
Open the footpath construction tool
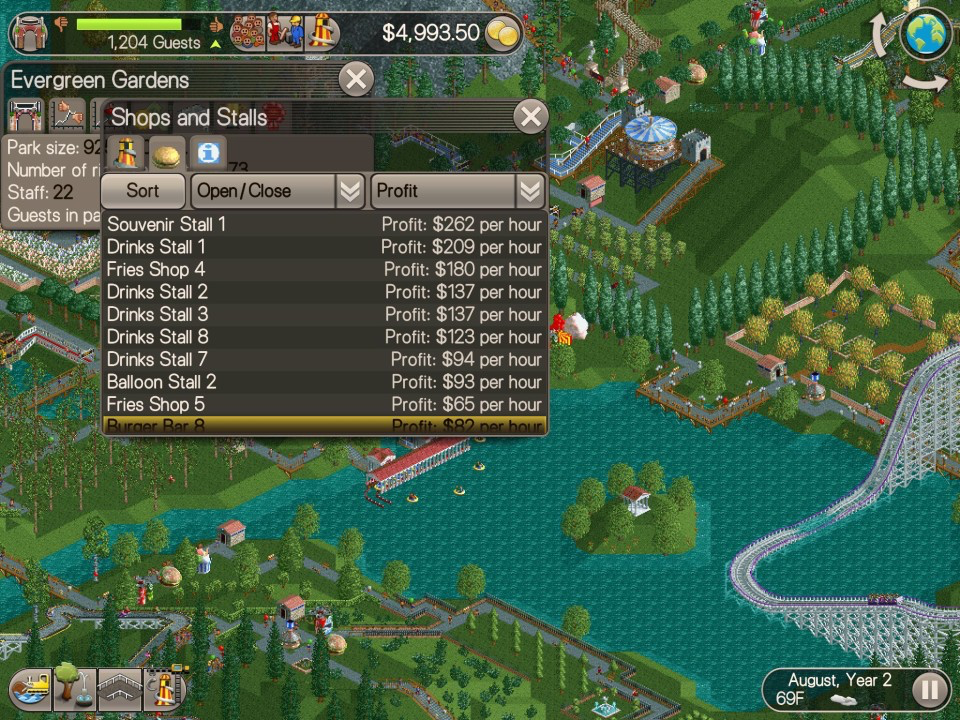tap(119, 689)
